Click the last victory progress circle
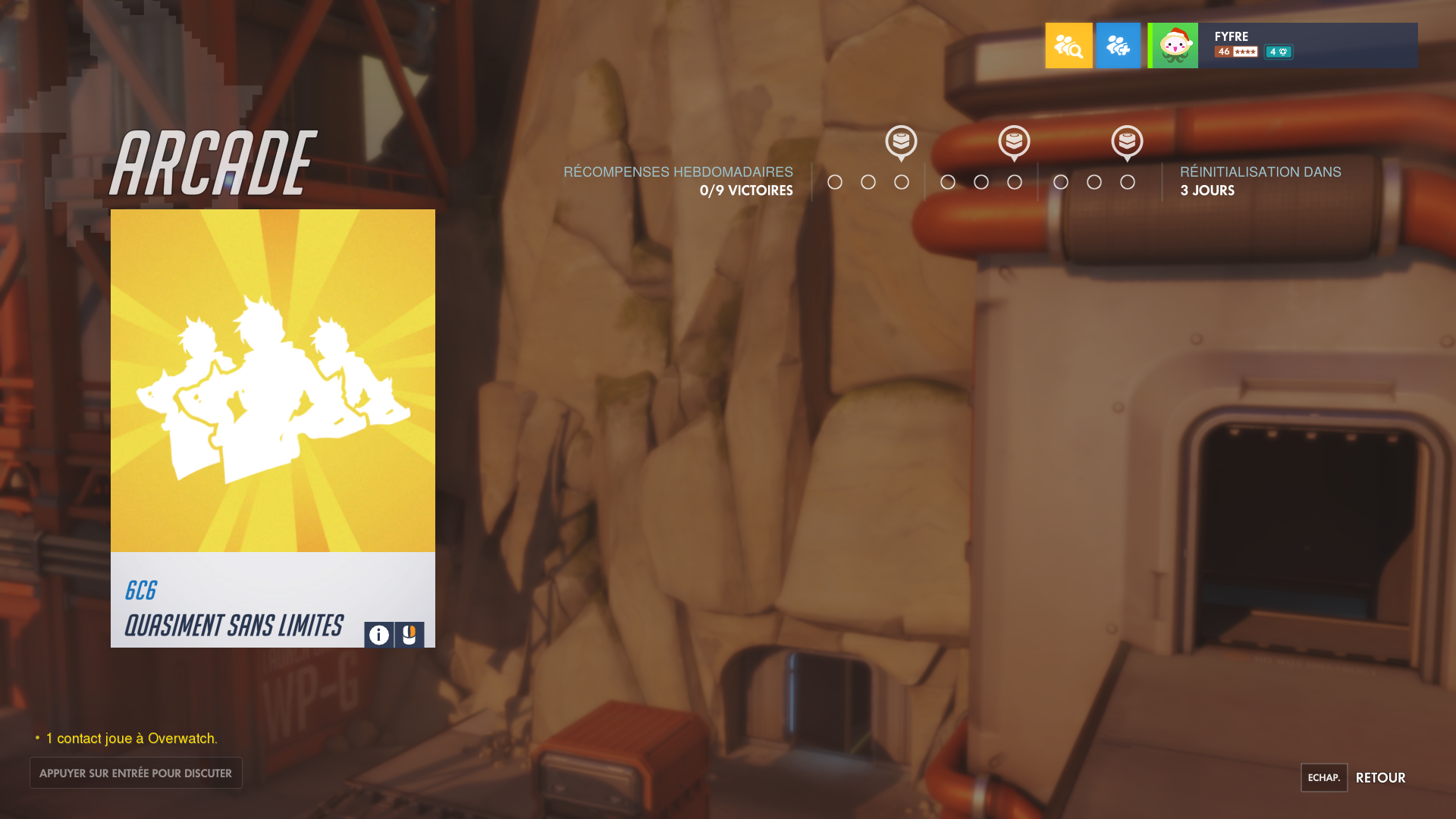 pos(1128,182)
